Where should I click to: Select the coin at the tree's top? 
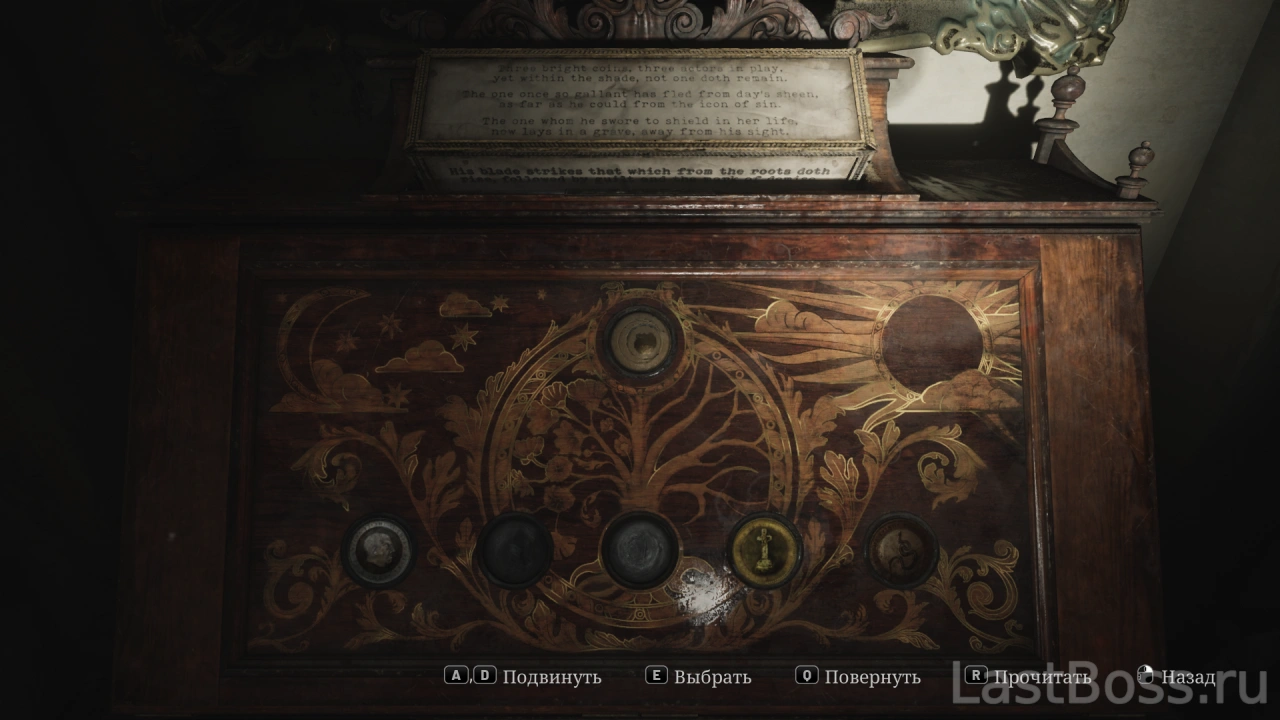coord(640,342)
